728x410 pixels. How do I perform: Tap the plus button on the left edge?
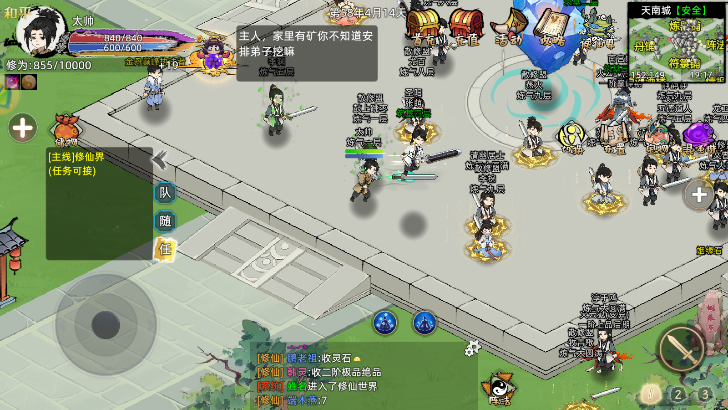coord(23,127)
